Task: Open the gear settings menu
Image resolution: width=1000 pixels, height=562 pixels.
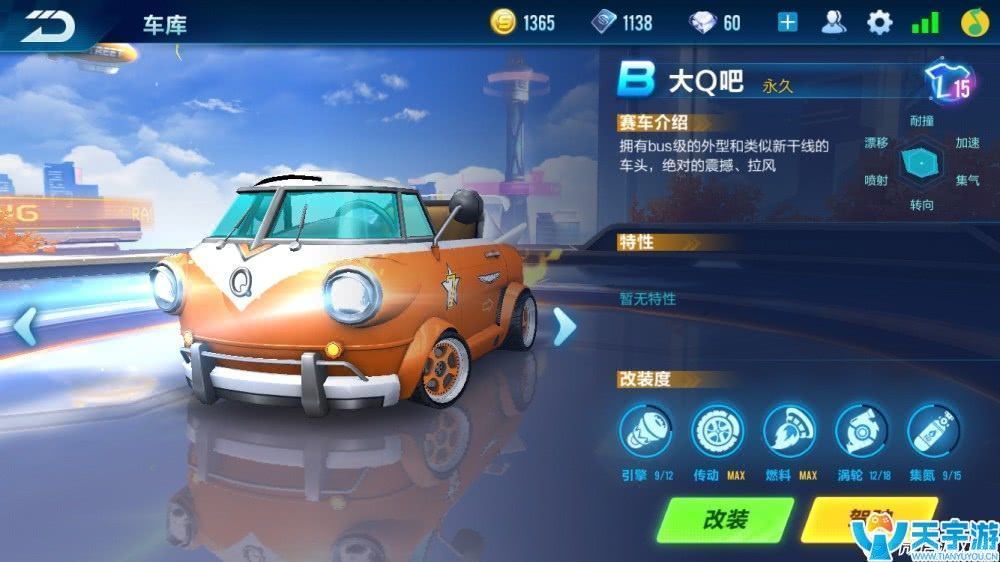Action: (x=879, y=22)
